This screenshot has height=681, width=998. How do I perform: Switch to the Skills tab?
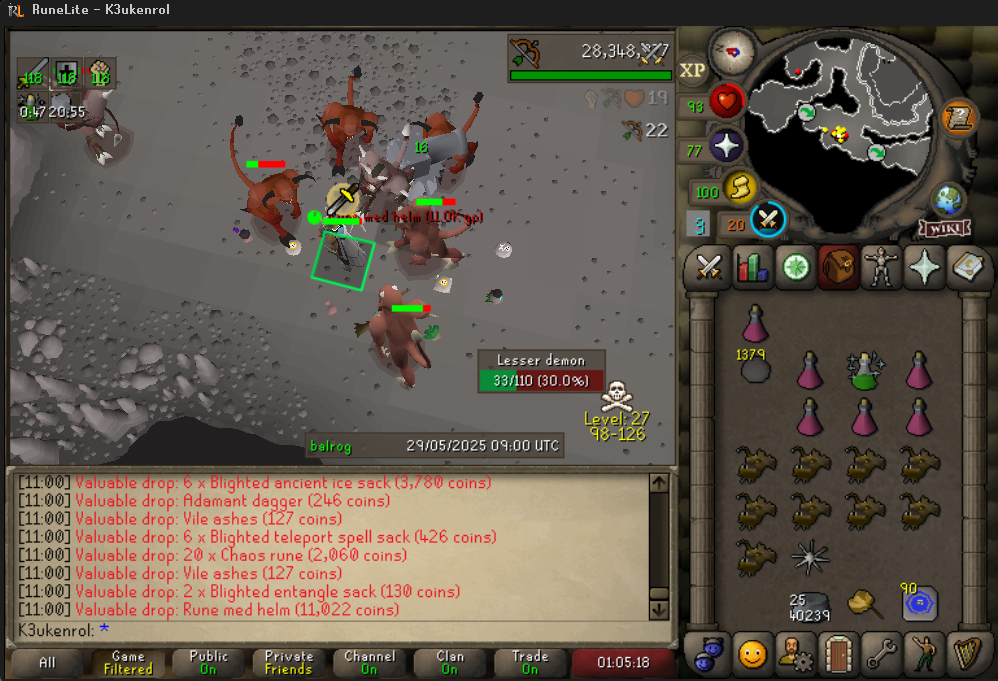click(x=752, y=268)
